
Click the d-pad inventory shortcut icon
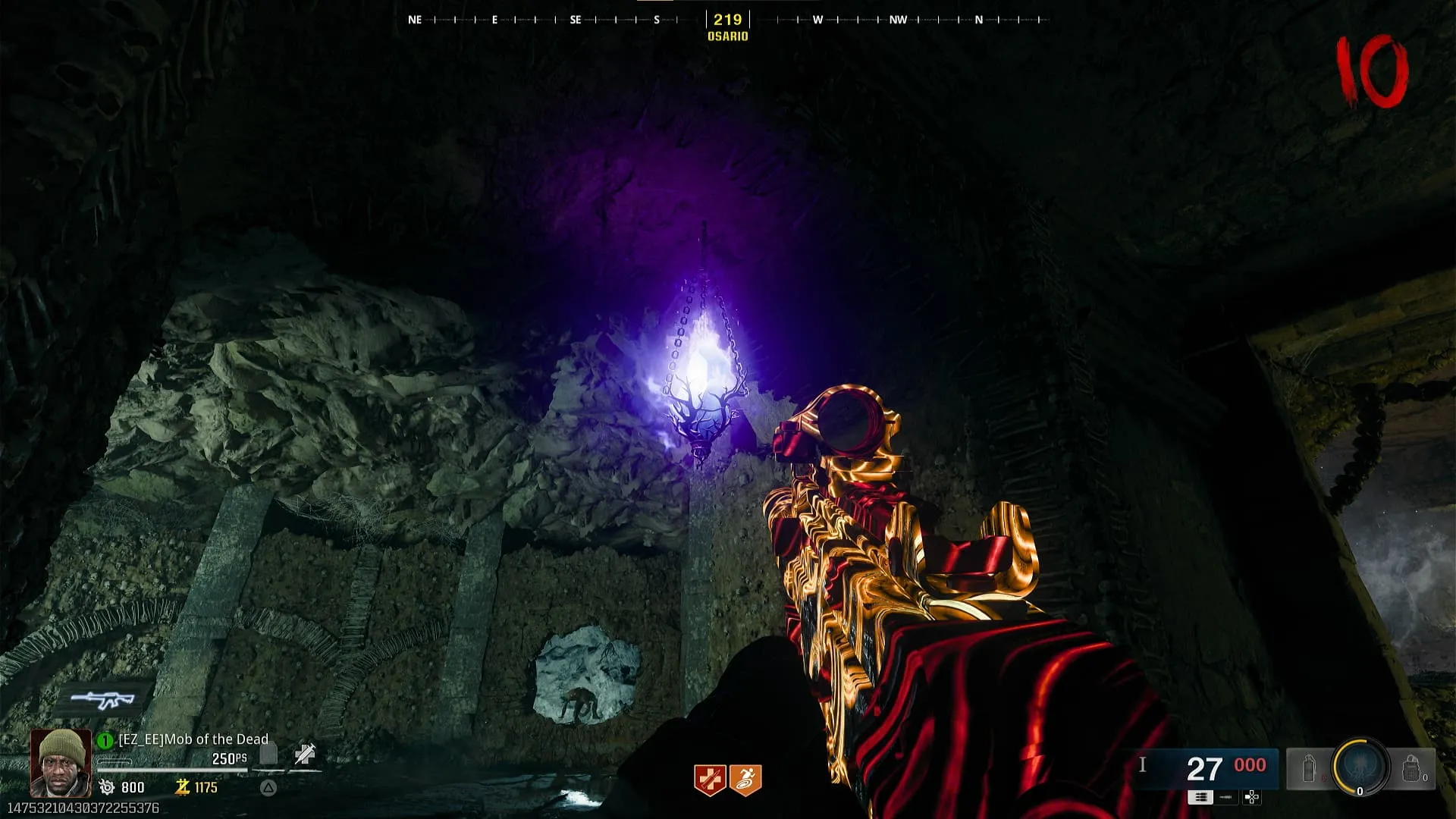[1252, 797]
